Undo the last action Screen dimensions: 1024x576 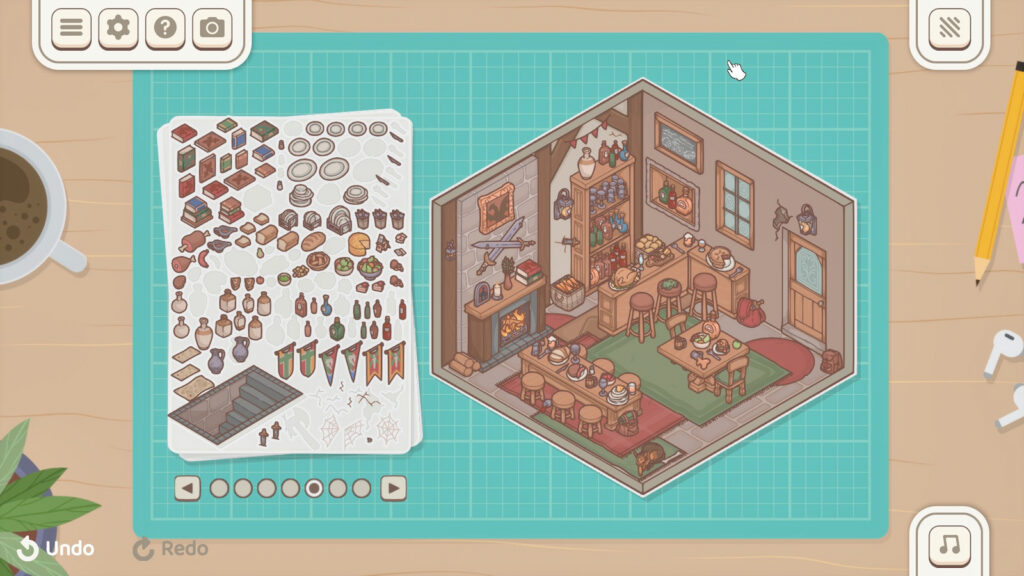click(56, 548)
